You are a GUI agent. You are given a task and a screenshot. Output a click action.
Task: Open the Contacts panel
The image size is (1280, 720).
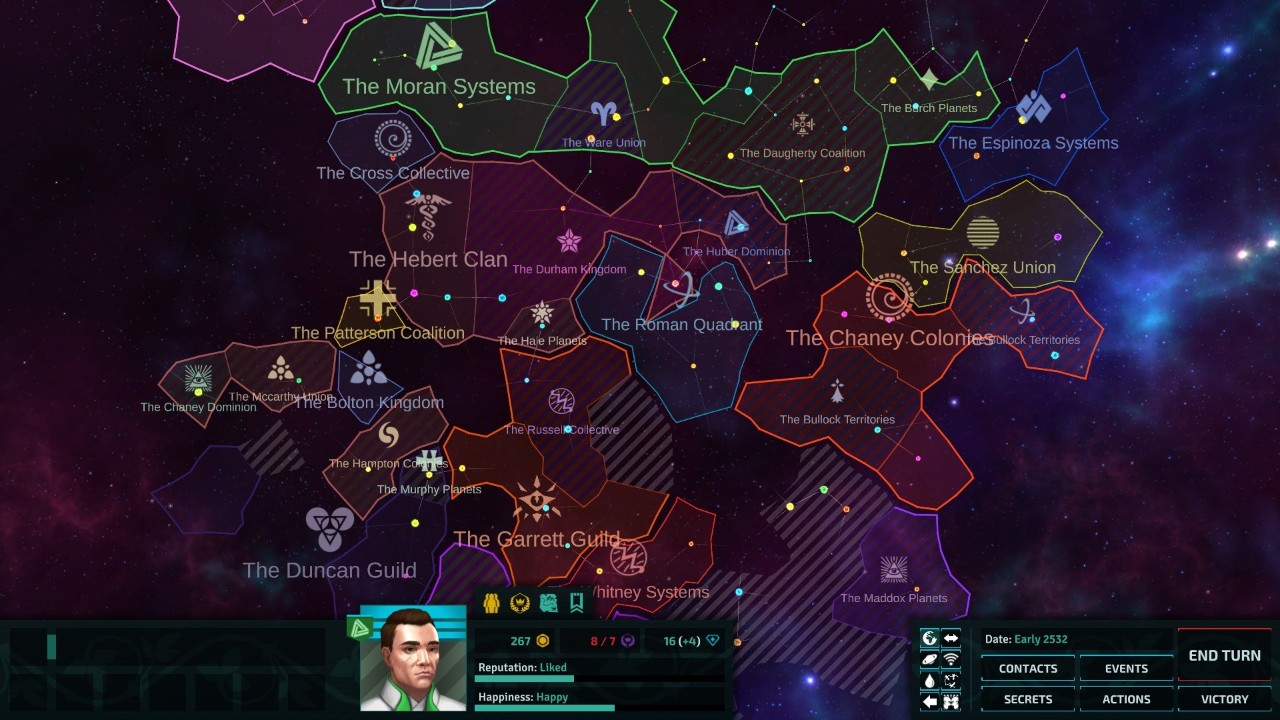pyautogui.click(x=1027, y=668)
